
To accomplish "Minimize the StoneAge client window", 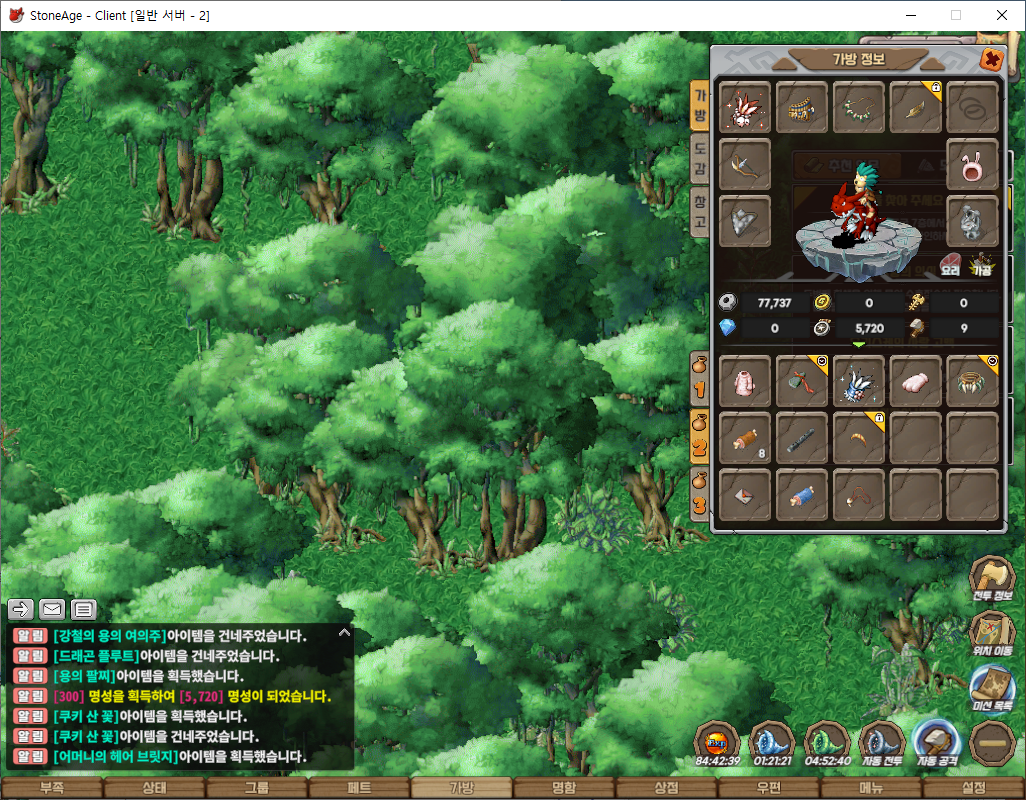I will (x=910, y=15).
